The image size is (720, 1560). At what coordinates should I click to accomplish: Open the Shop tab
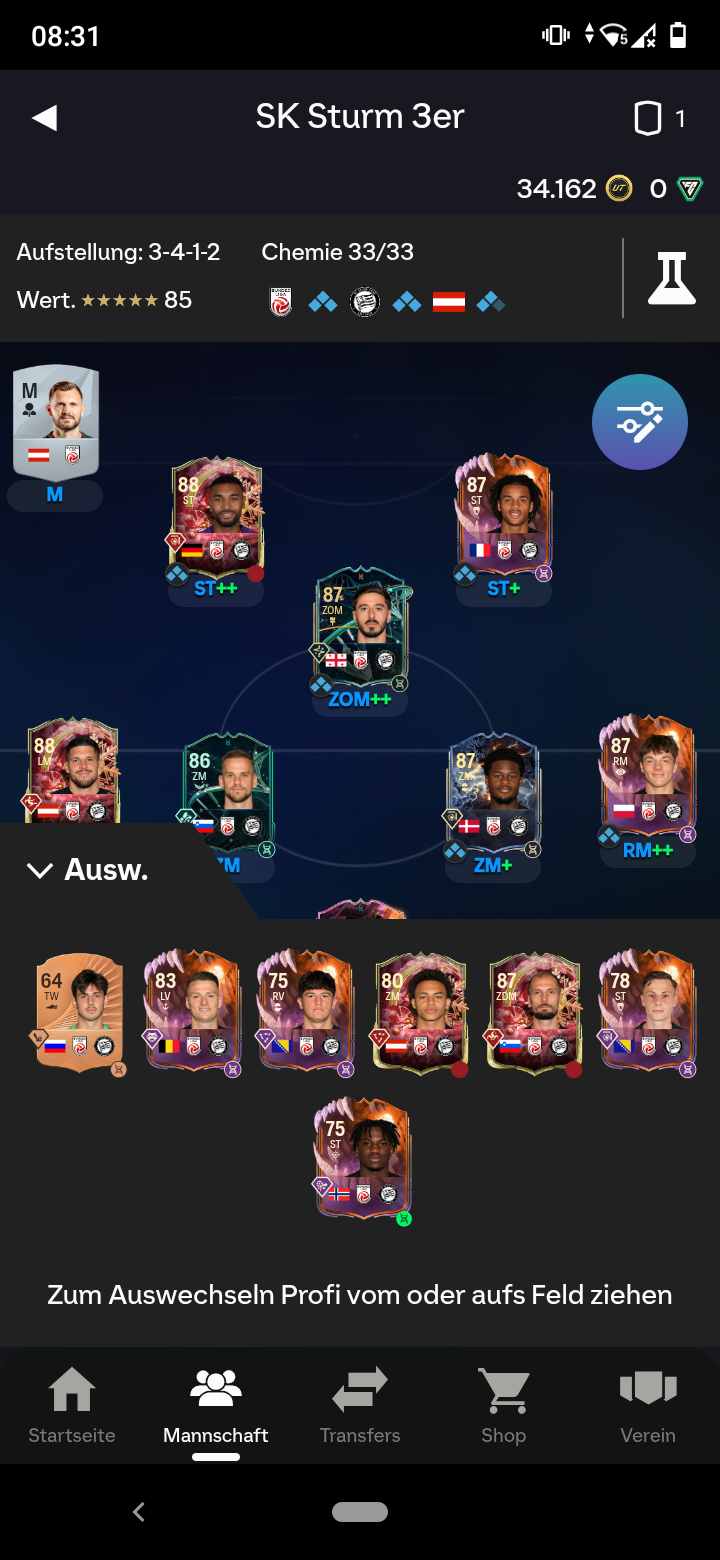click(x=503, y=1406)
